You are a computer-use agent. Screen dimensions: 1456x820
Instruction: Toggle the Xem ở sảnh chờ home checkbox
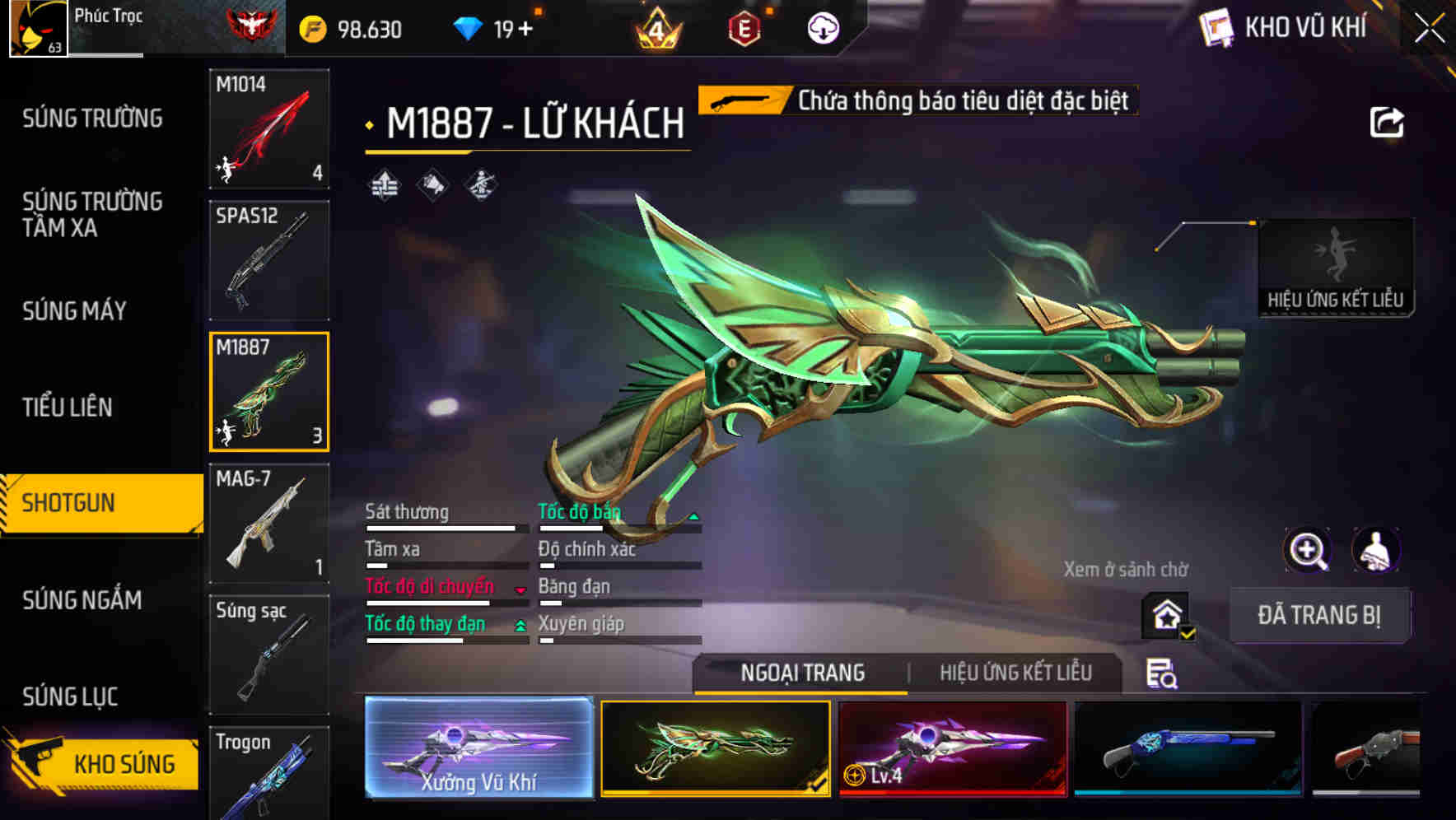click(1167, 615)
